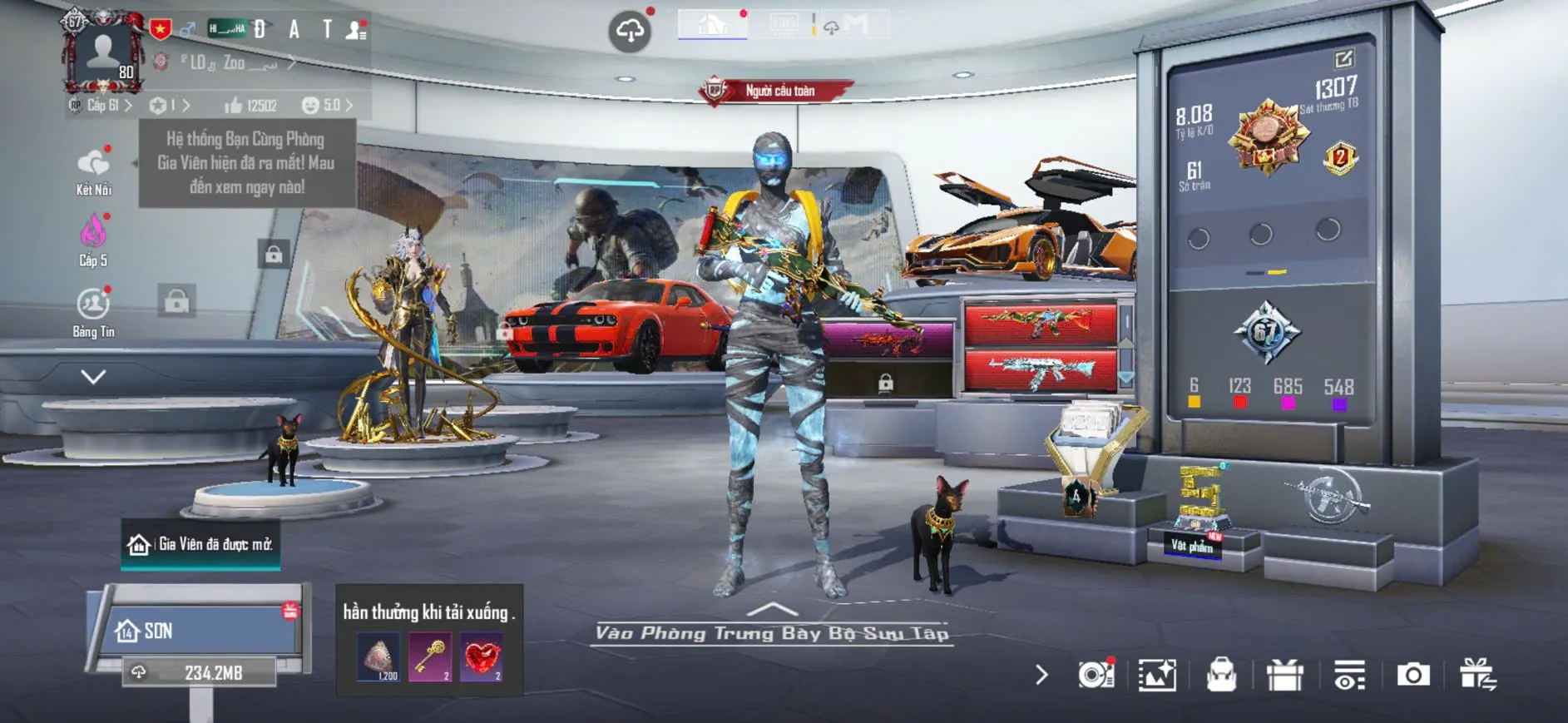Switch to the home showroom tab

click(712, 25)
